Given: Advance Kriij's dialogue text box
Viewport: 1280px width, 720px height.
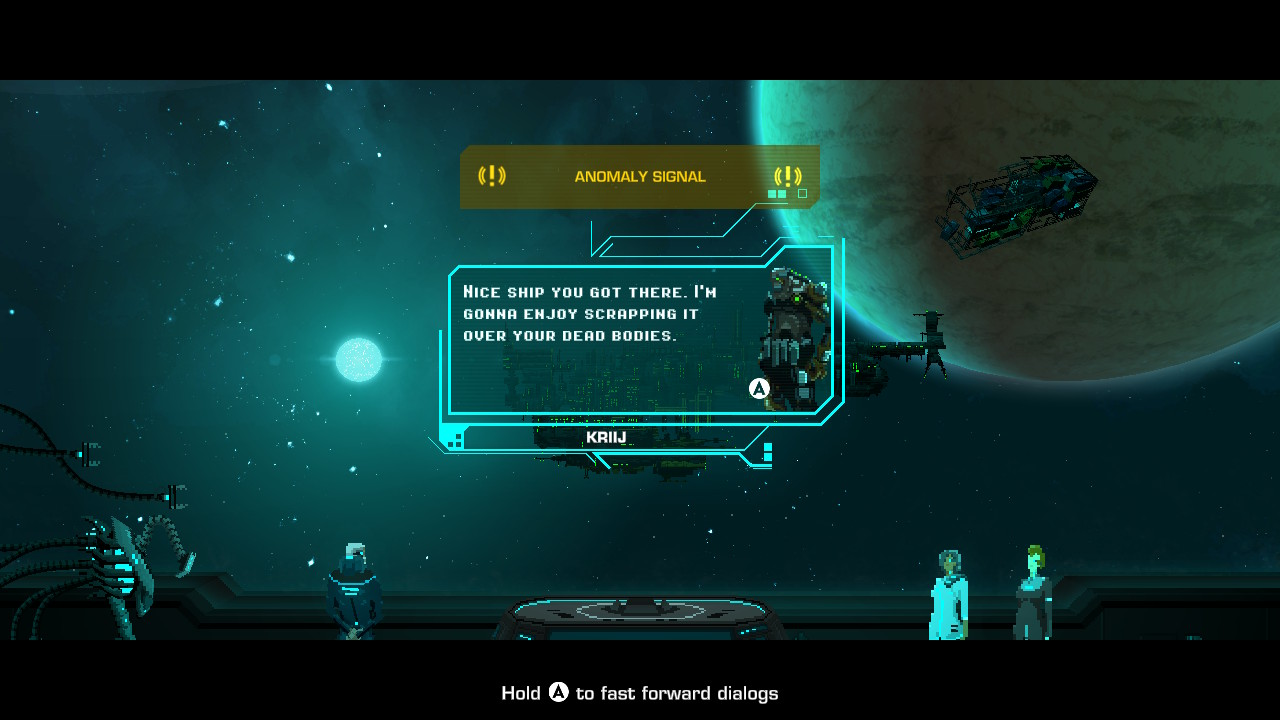Looking at the screenshot, I should (759, 389).
